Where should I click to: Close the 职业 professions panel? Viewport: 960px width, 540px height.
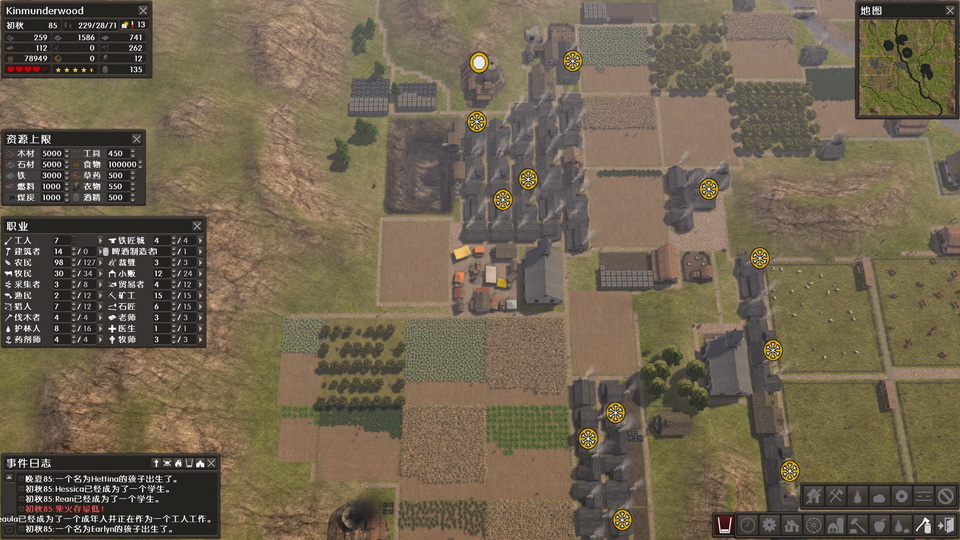pyautogui.click(x=197, y=226)
